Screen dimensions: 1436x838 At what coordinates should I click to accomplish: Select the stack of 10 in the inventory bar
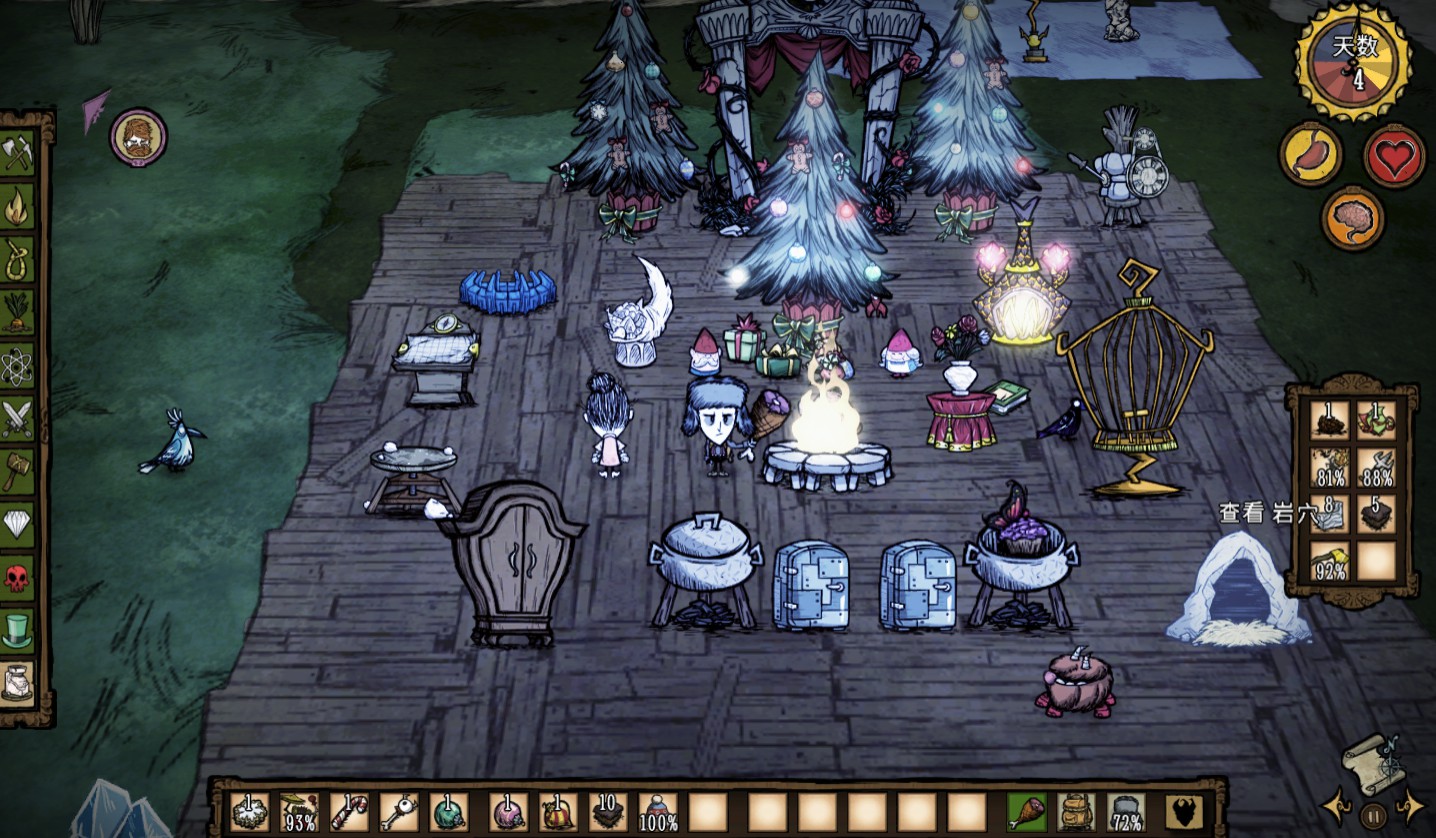coord(606,811)
